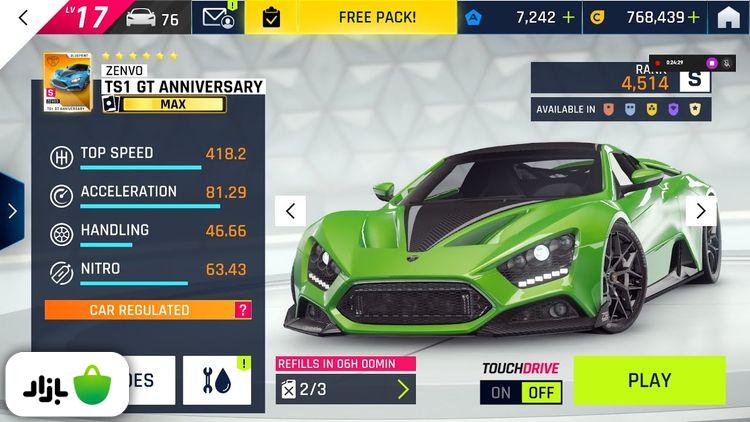
Task: Open the daily missions clipboard icon
Action: (271, 17)
